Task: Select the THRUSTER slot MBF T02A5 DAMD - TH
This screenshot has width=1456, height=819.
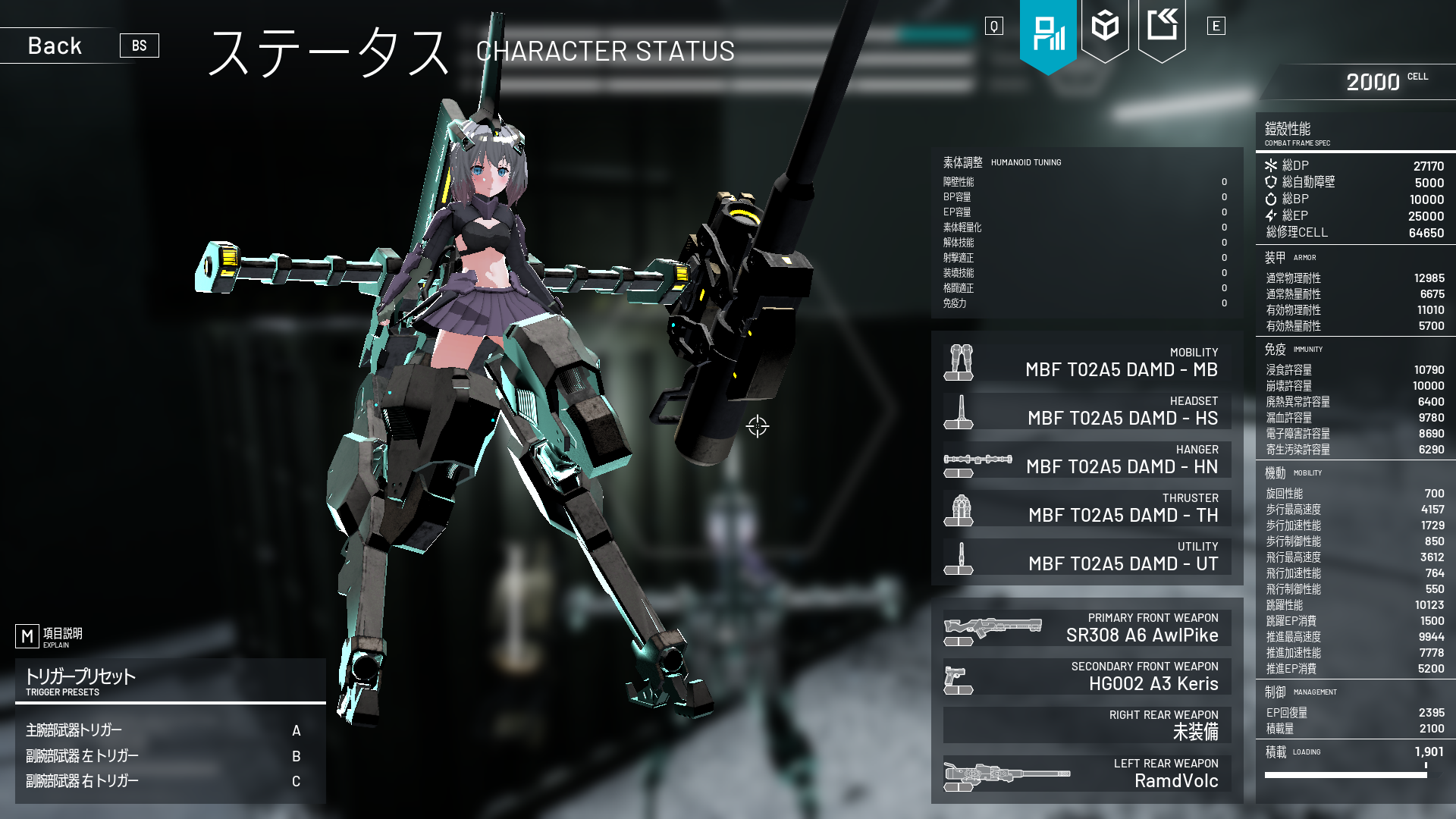Action: click(x=1087, y=508)
